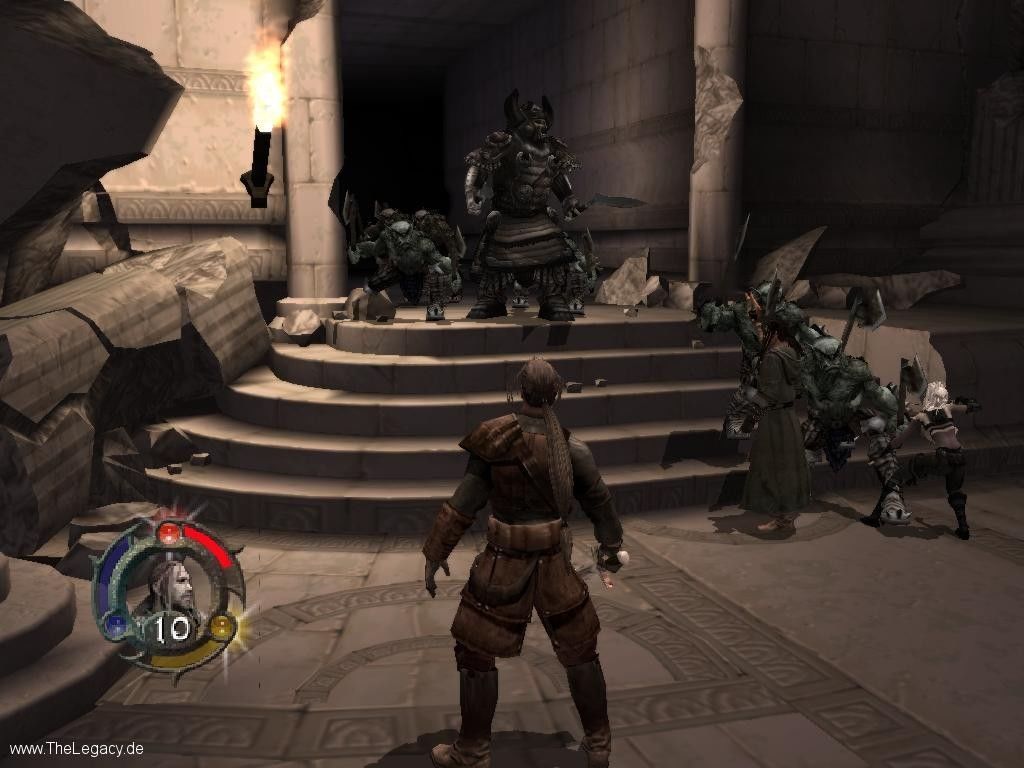This screenshot has height=768, width=1024.
Task: Select the yellow orb on the status ring
Action: tap(222, 628)
